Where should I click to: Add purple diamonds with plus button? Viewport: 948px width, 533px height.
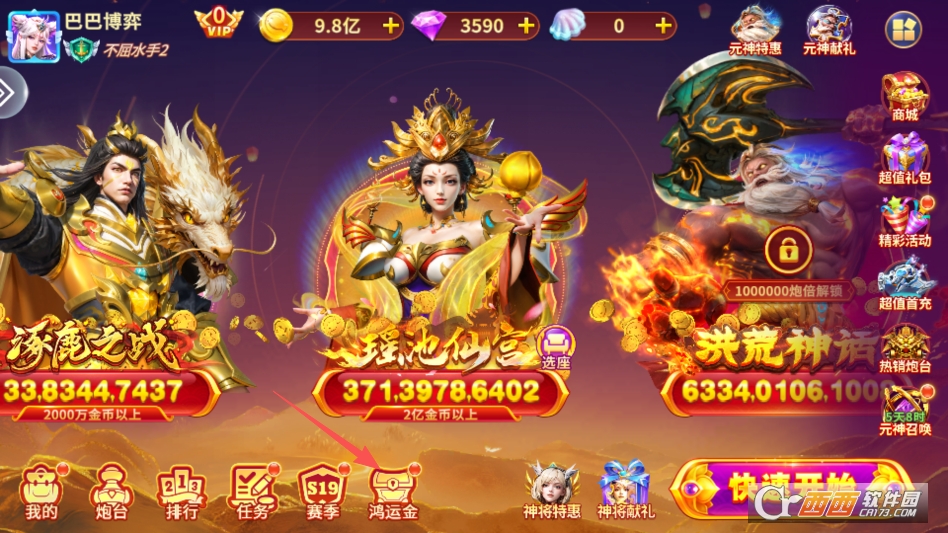pos(527,26)
